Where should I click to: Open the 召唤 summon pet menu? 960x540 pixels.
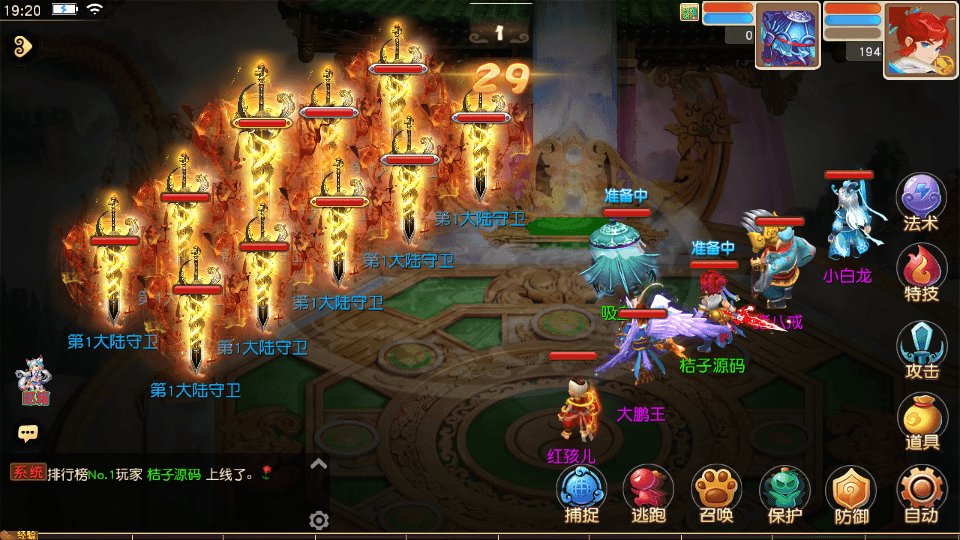click(717, 493)
